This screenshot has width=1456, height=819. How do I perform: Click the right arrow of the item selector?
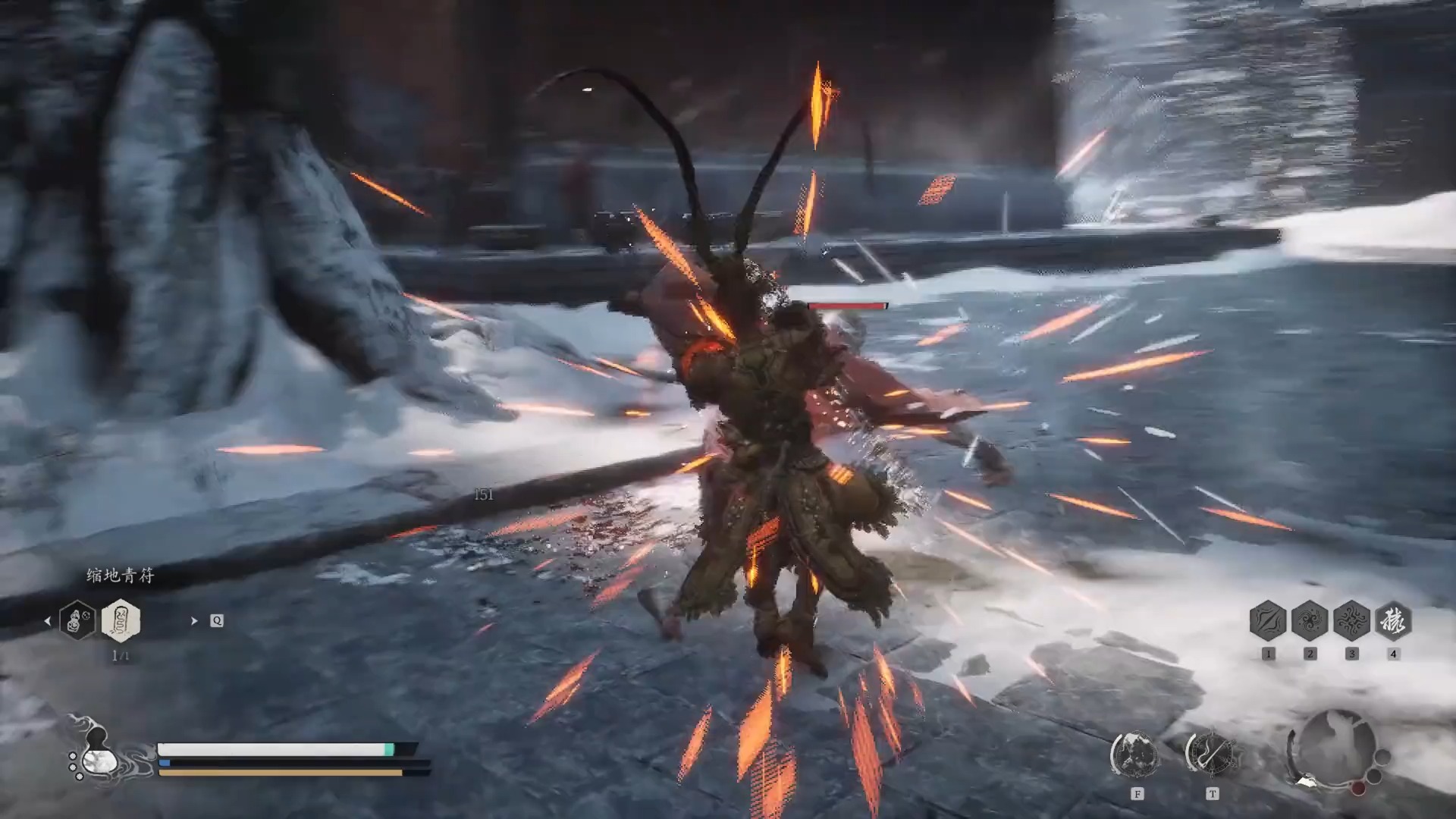coord(194,621)
